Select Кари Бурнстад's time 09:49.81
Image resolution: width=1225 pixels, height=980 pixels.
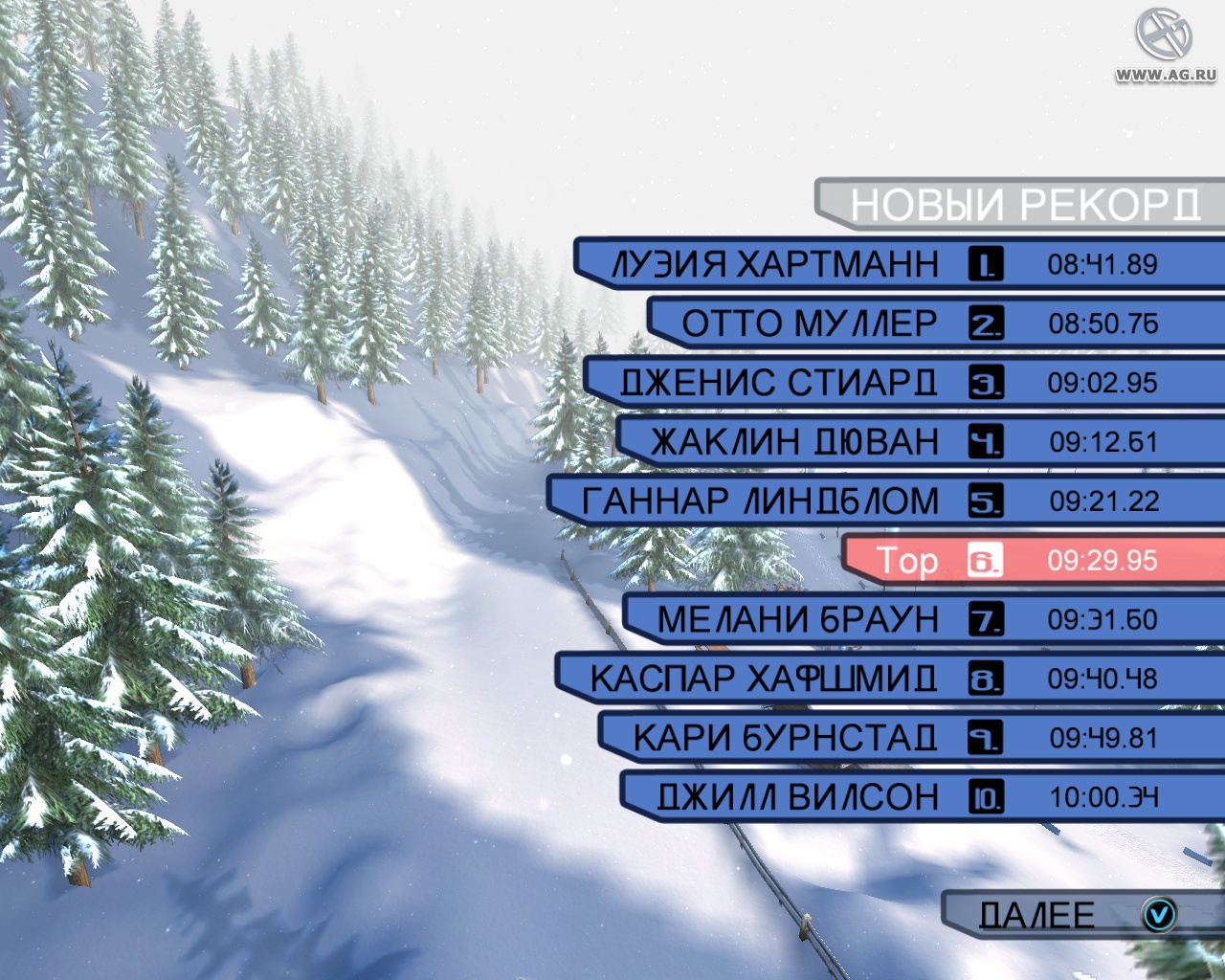point(1101,739)
